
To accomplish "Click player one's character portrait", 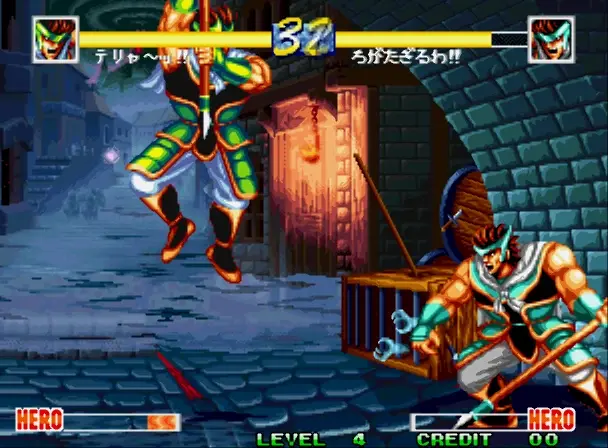I will point(55,40).
